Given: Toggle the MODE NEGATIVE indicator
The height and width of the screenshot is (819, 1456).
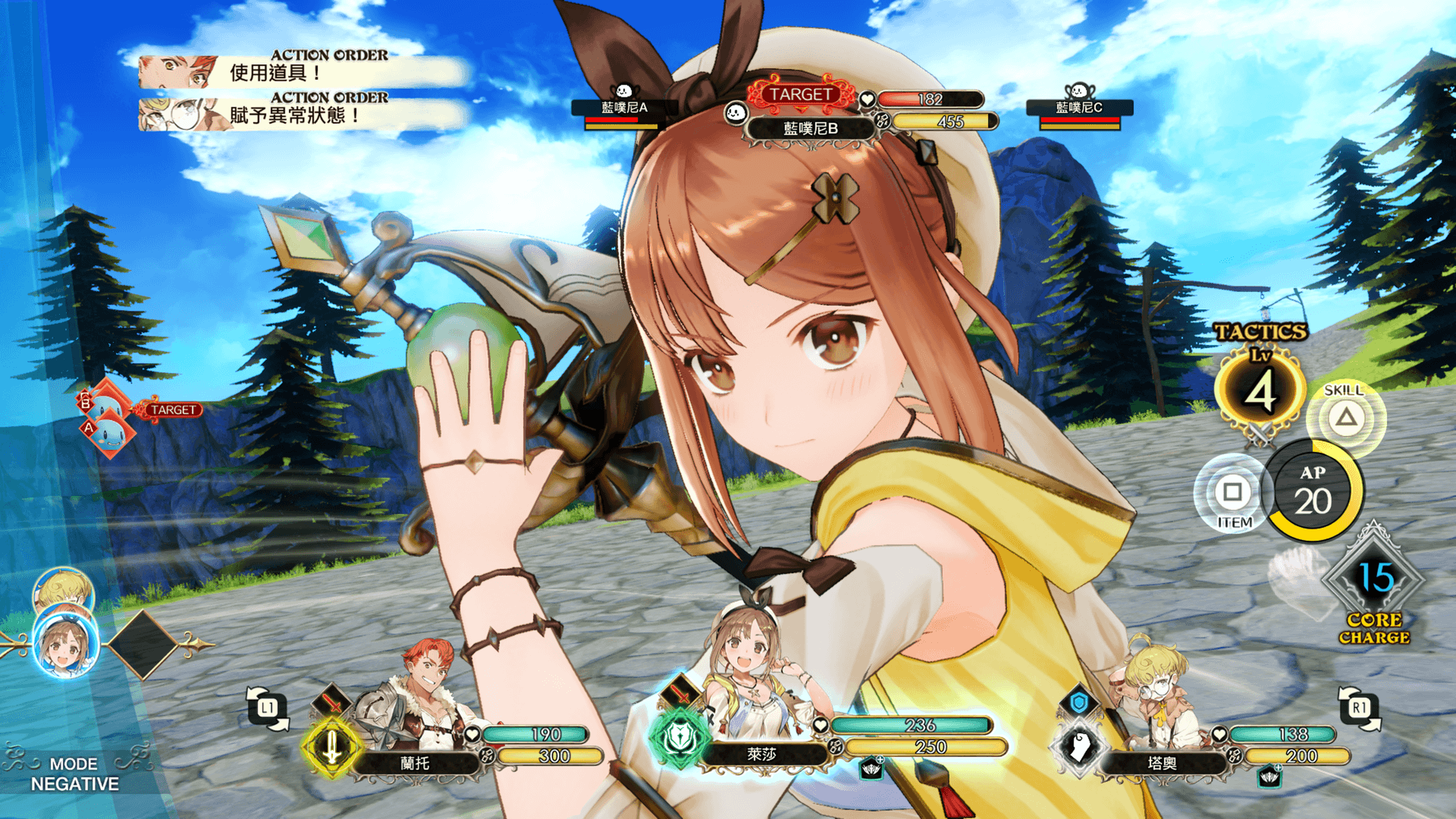Looking at the screenshot, I should click(74, 773).
